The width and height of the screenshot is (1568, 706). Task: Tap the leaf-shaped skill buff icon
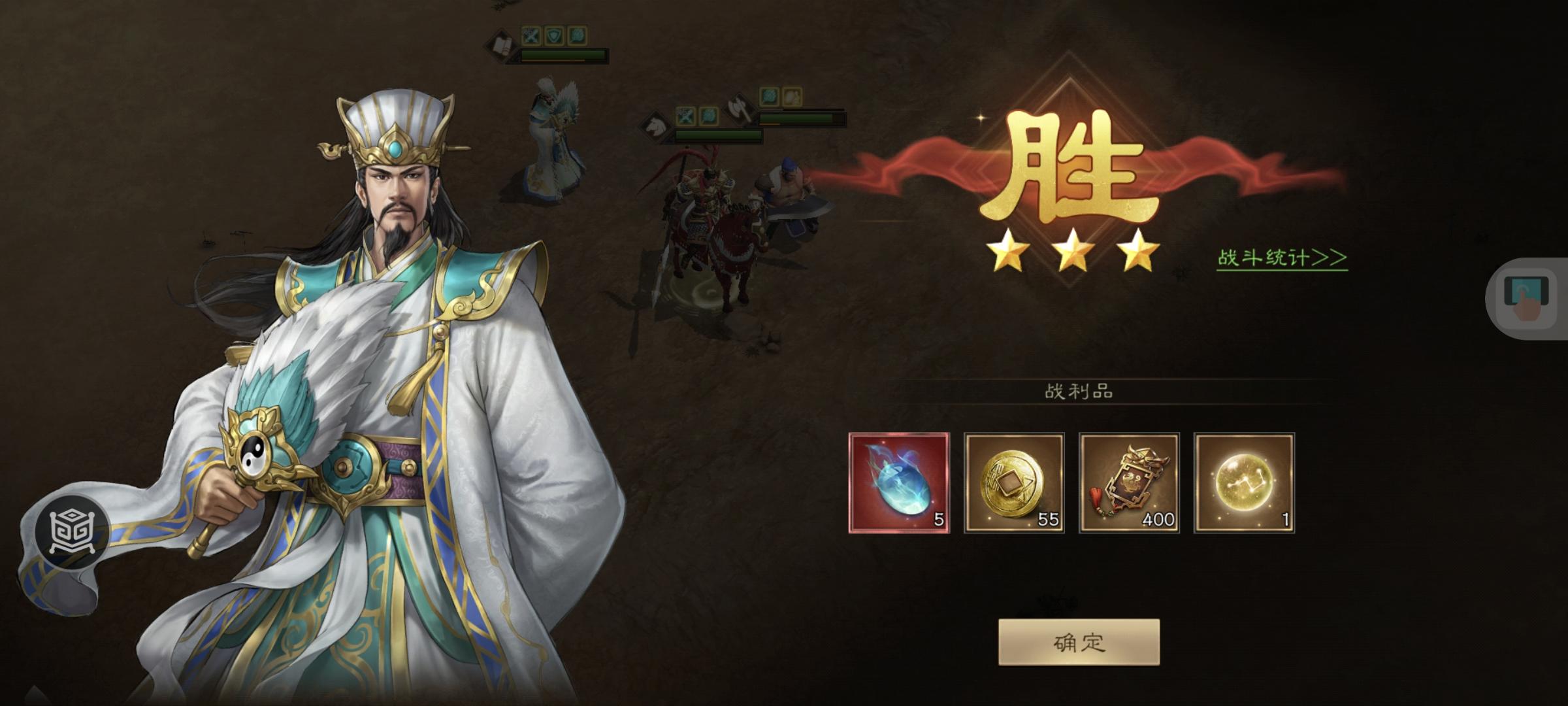click(580, 35)
